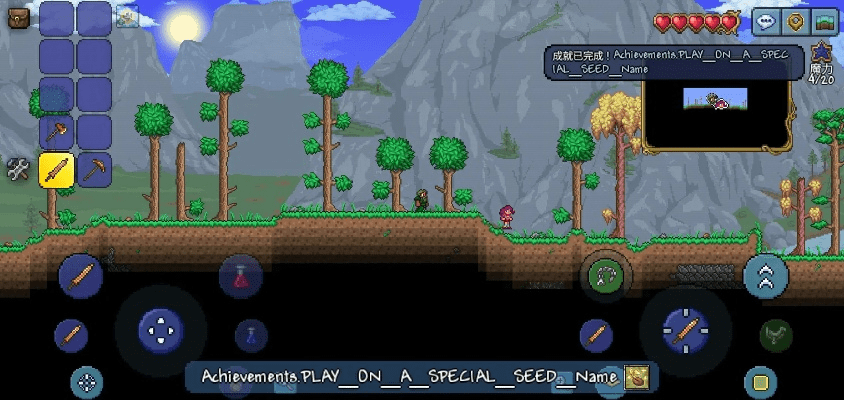Select the copper axe hotbar slot
844x400 pixels.
[x=56, y=131]
